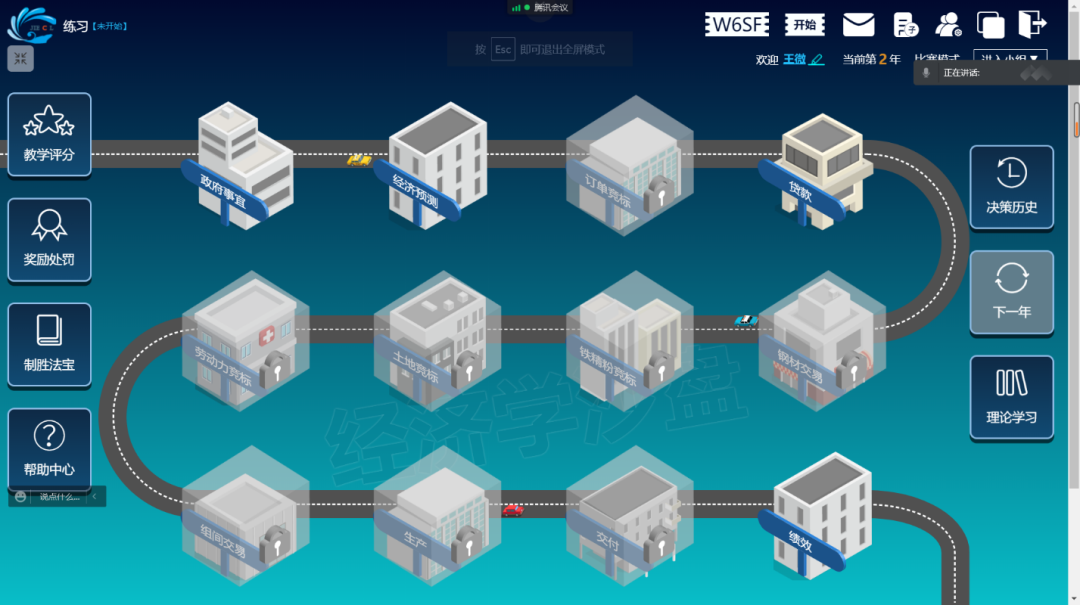Open the 制胜法宝 guide

point(49,344)
